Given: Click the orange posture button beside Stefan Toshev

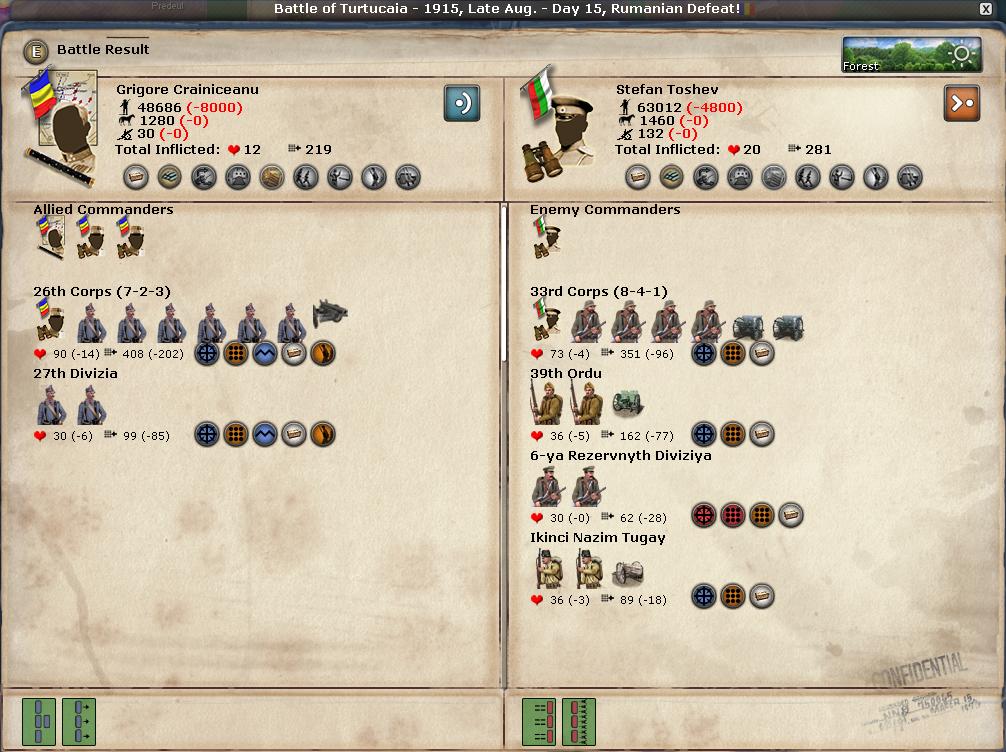Looking at the screenshot, I should click(x=962, y=103).
